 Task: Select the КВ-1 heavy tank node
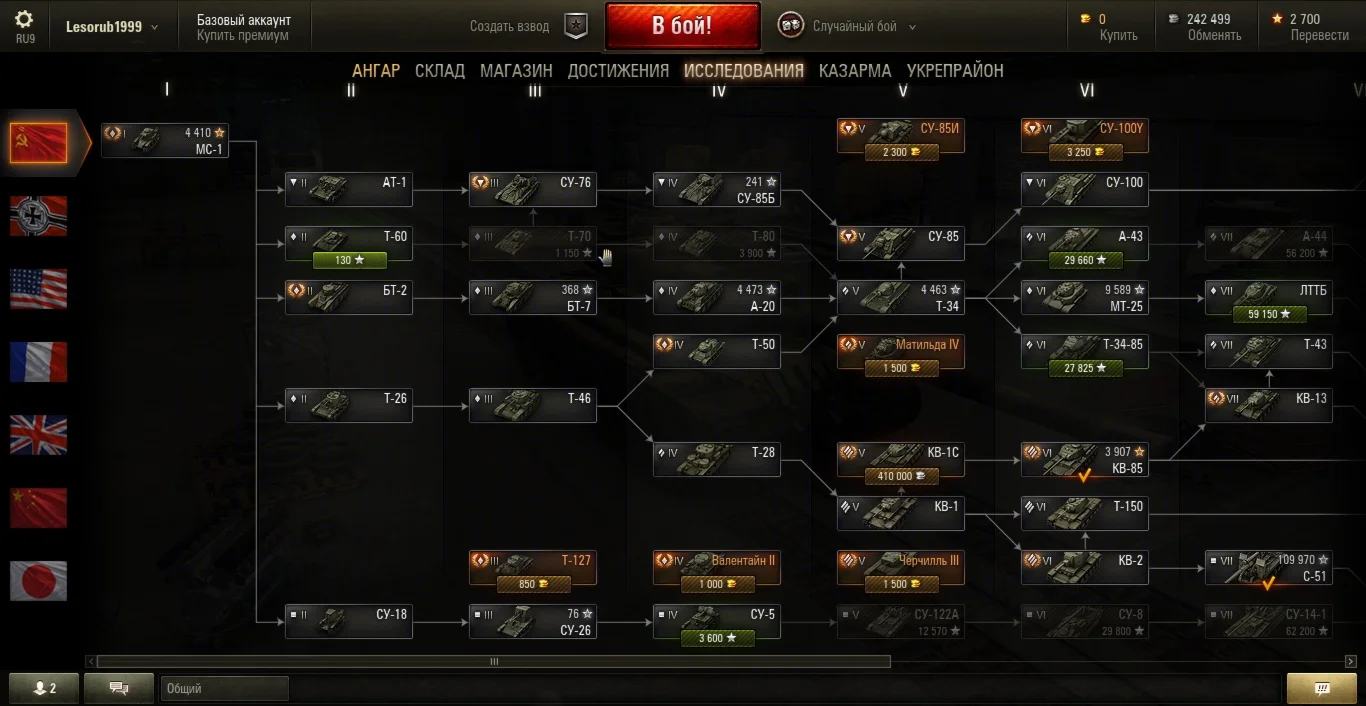(x=901, y=514)
